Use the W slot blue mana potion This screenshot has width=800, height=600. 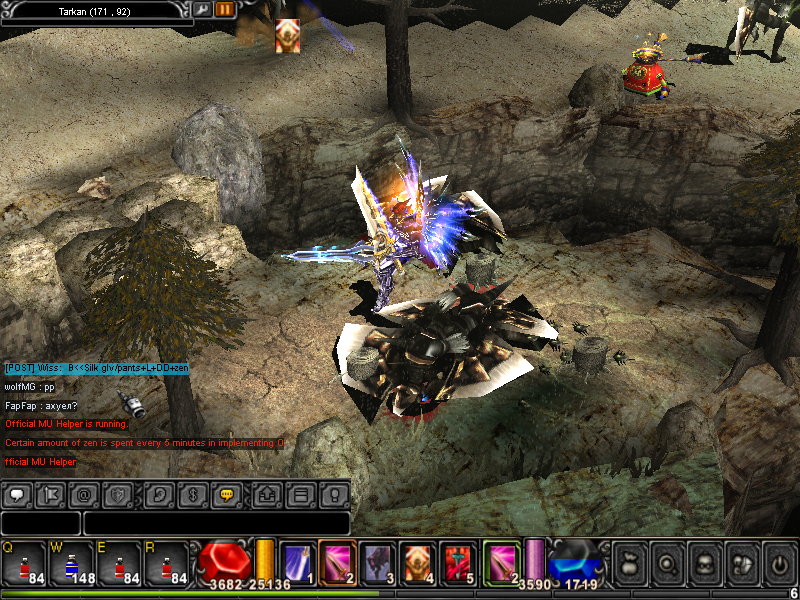pos(71,564)
